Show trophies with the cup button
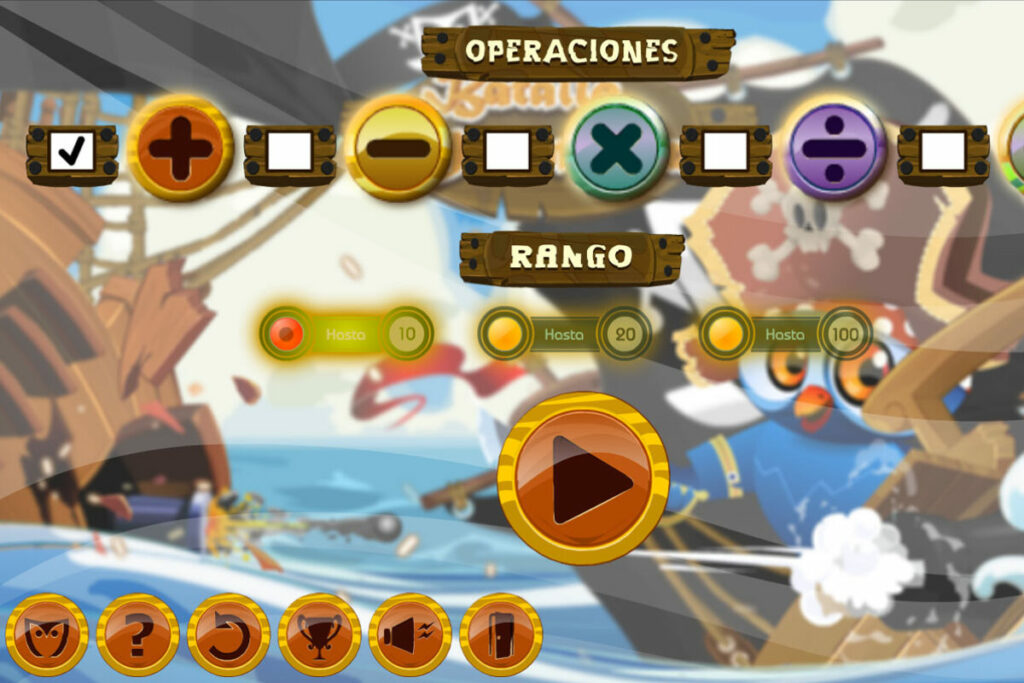Image resolution: width=1024 pixels, height=683 pixels. [320, 635]
